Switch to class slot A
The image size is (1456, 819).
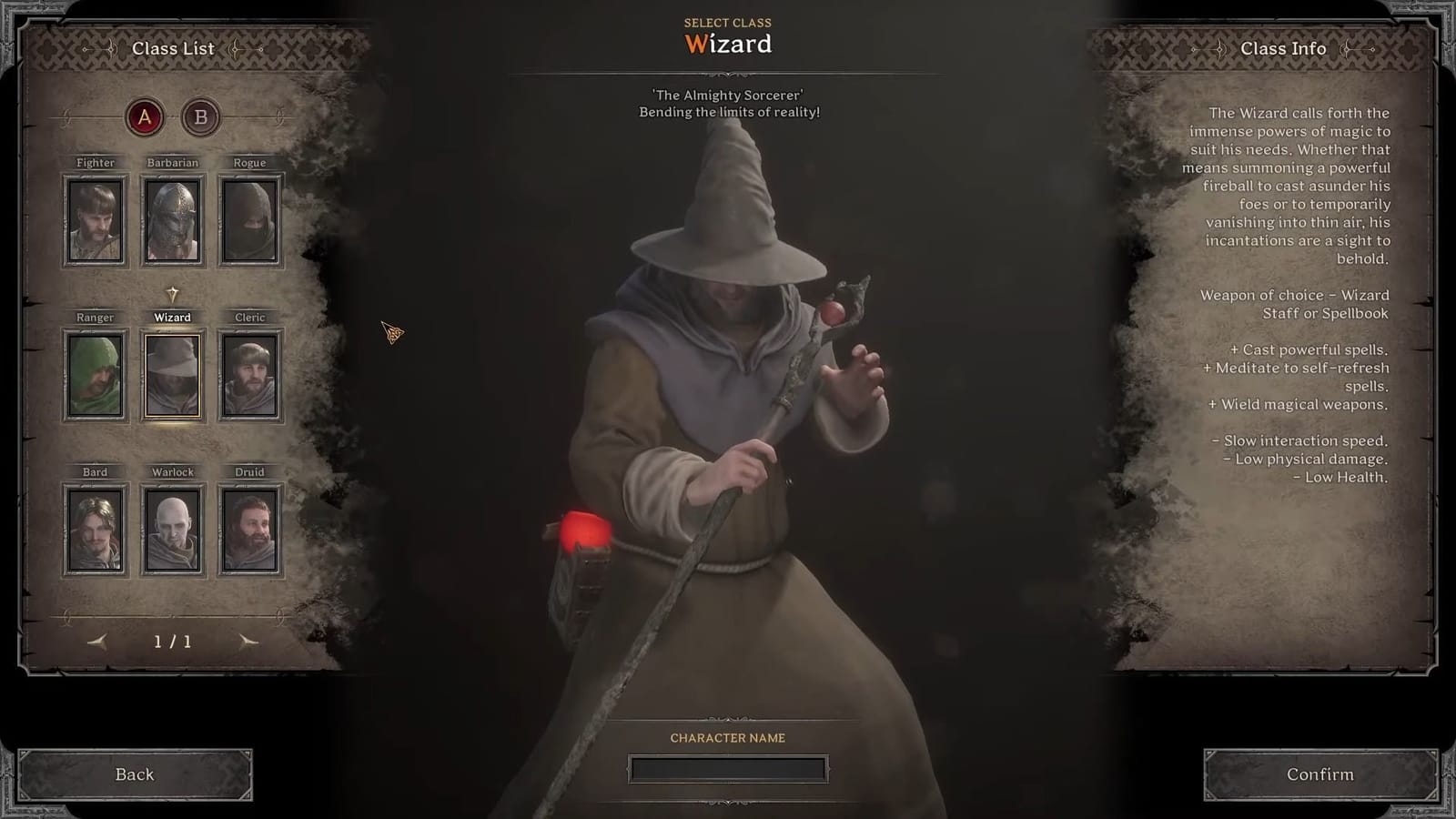[142, 116]
